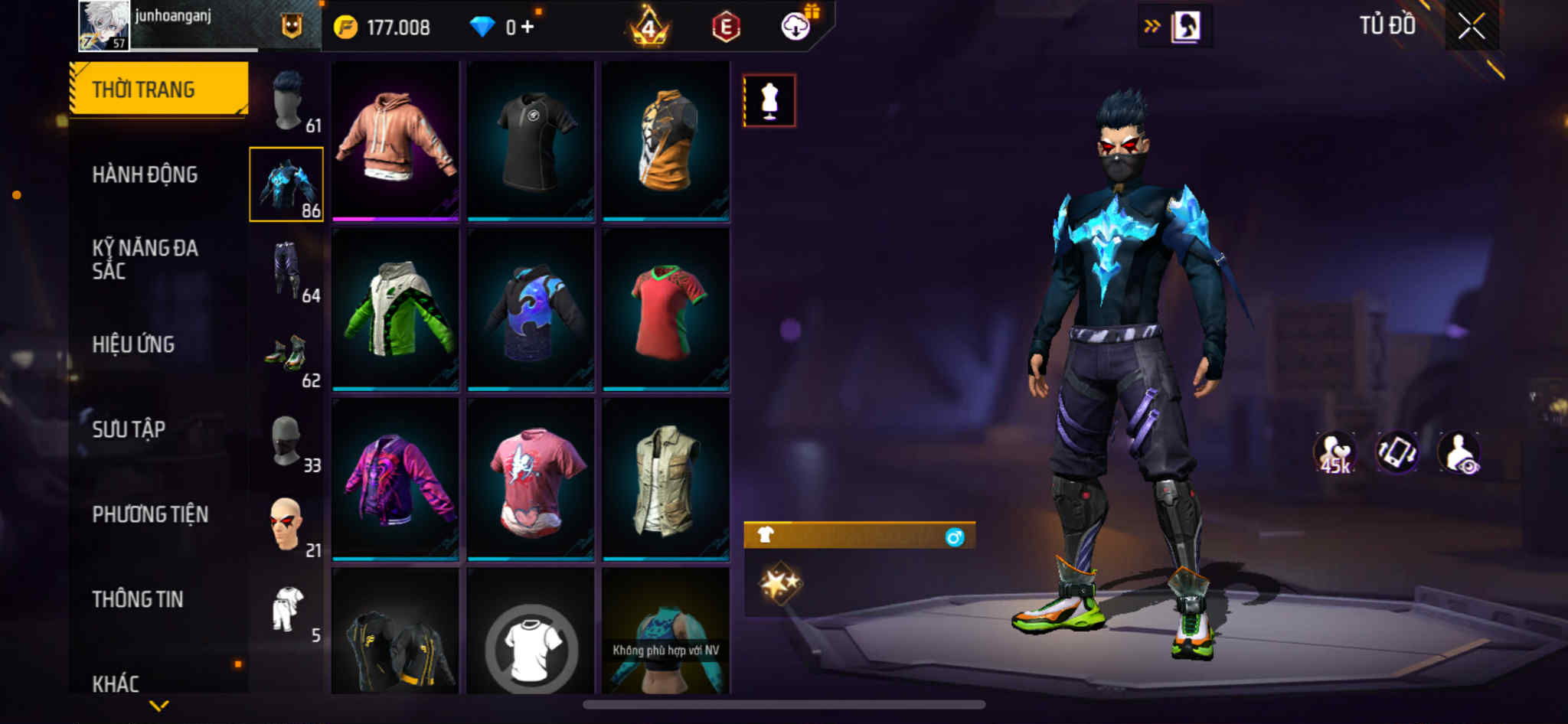Select the mask category with 33 items
This screenshot has width=1568, height=724.
pos(289,442)
